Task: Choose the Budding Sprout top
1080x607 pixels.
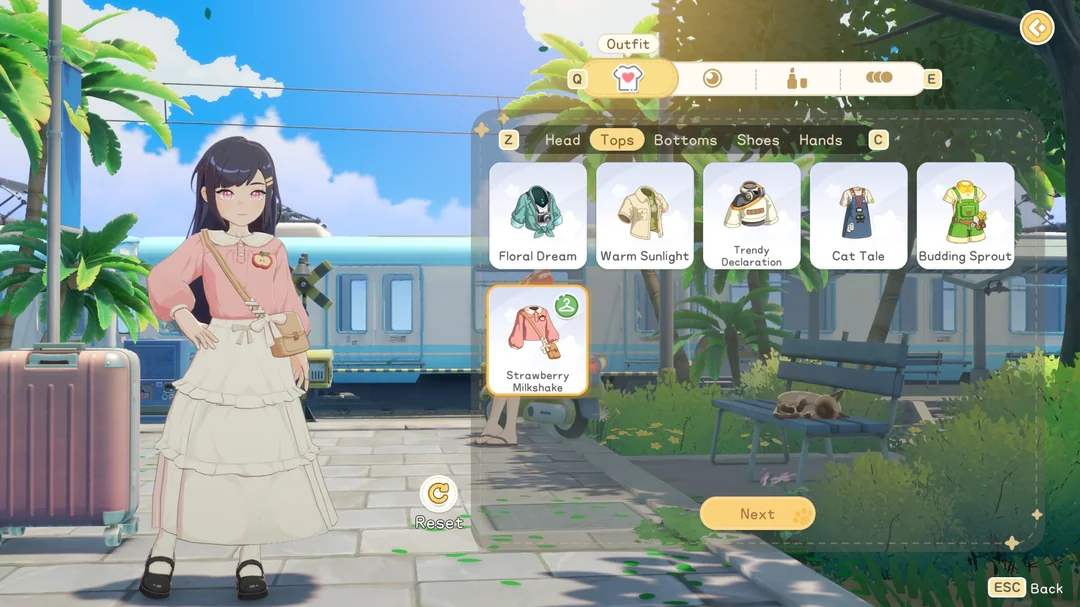Action: coord(965,215)
